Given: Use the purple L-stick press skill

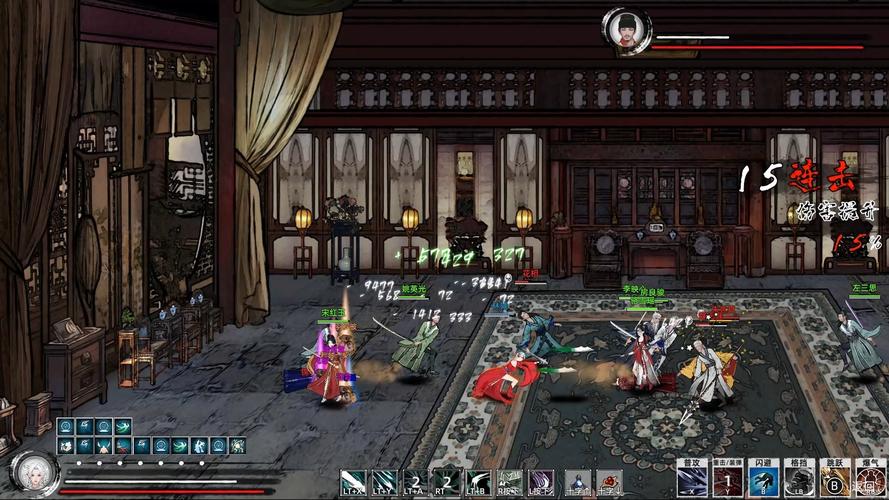Looking at the screenshot, I should coord(541,482).
